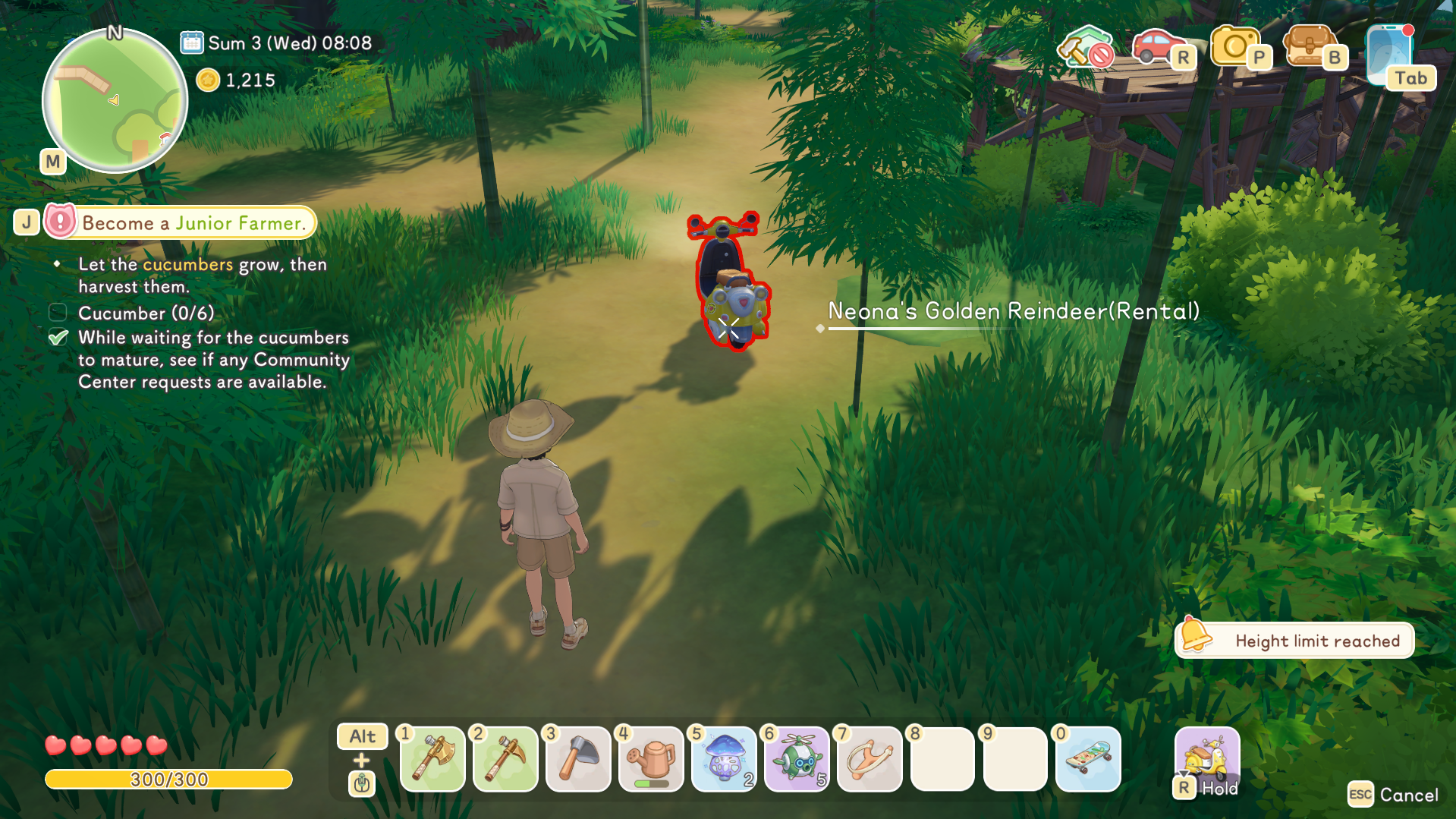This screenshot has width=1456, height=819.
Task: Select the skateboard hotbar slot
Action: click(x=1088, y=758)
